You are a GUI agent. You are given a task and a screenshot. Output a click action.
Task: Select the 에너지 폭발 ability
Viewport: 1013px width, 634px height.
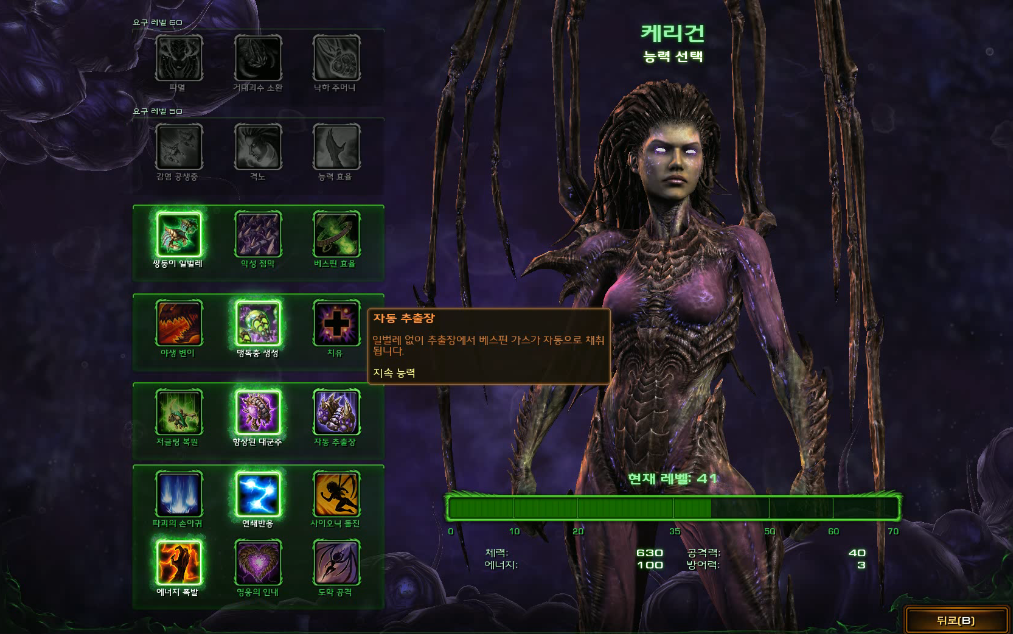coord(179,562)
